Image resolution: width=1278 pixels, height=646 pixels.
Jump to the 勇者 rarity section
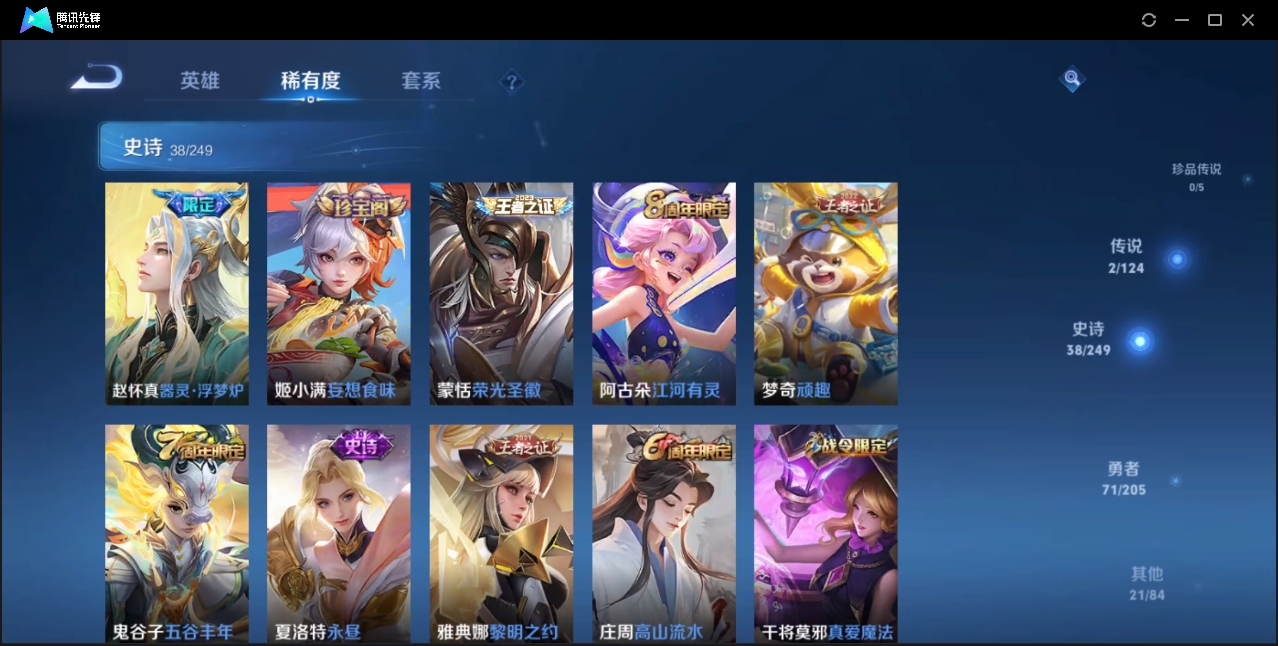[x=1125, y=478]
